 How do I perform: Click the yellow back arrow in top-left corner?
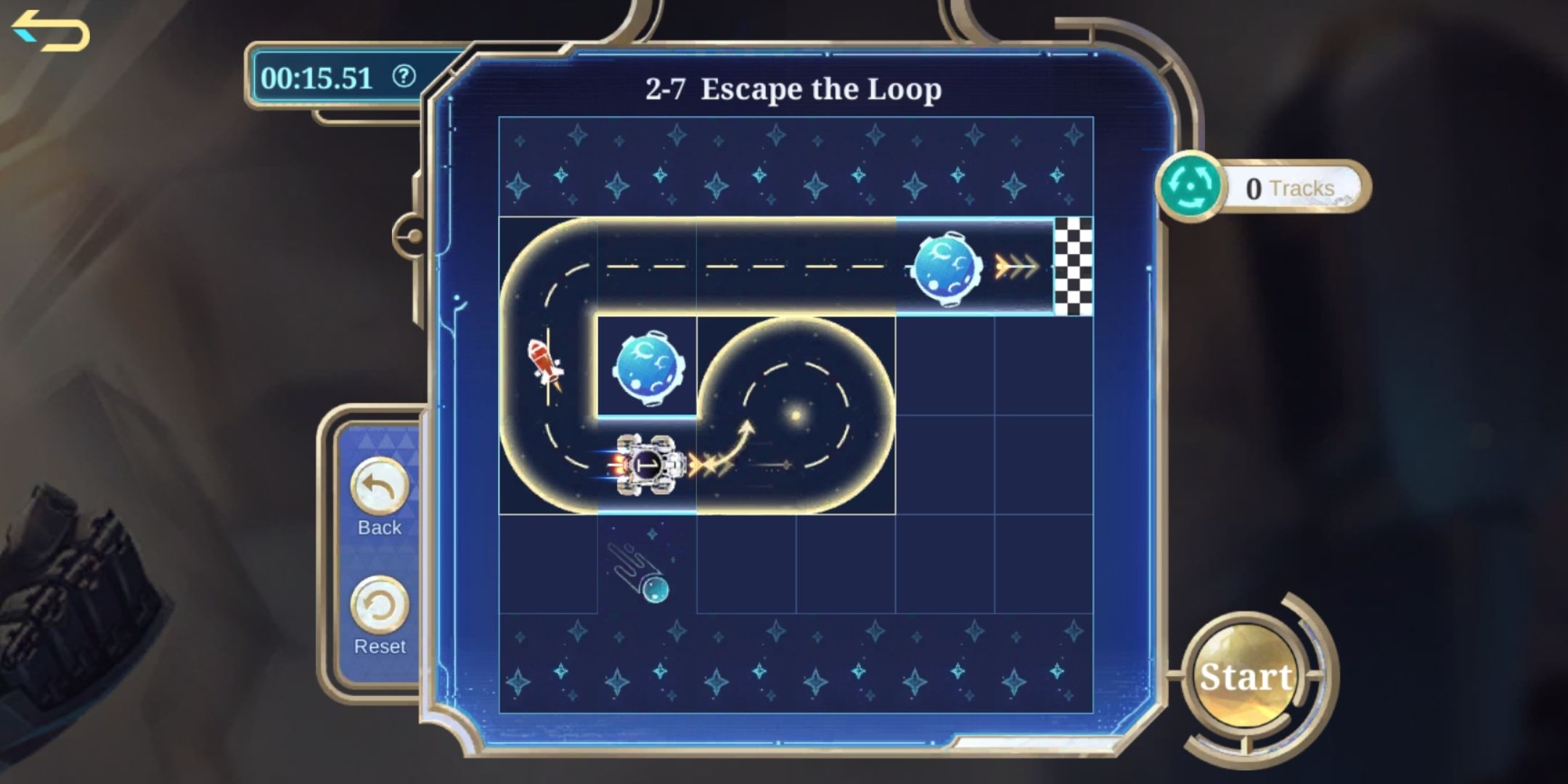tap(48, 30)
